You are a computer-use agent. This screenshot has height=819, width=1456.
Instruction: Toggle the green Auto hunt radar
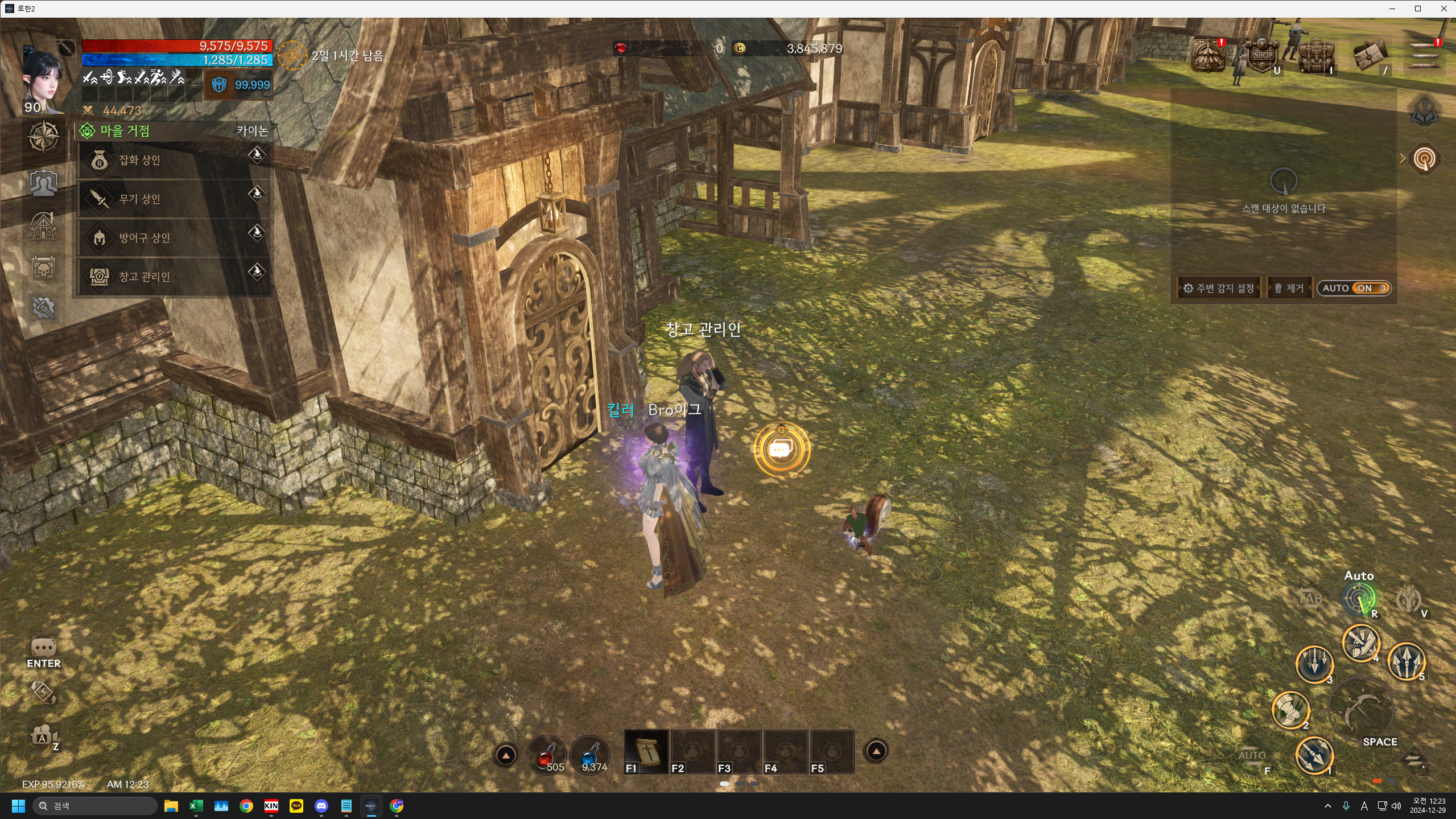tap(1358, 598)
